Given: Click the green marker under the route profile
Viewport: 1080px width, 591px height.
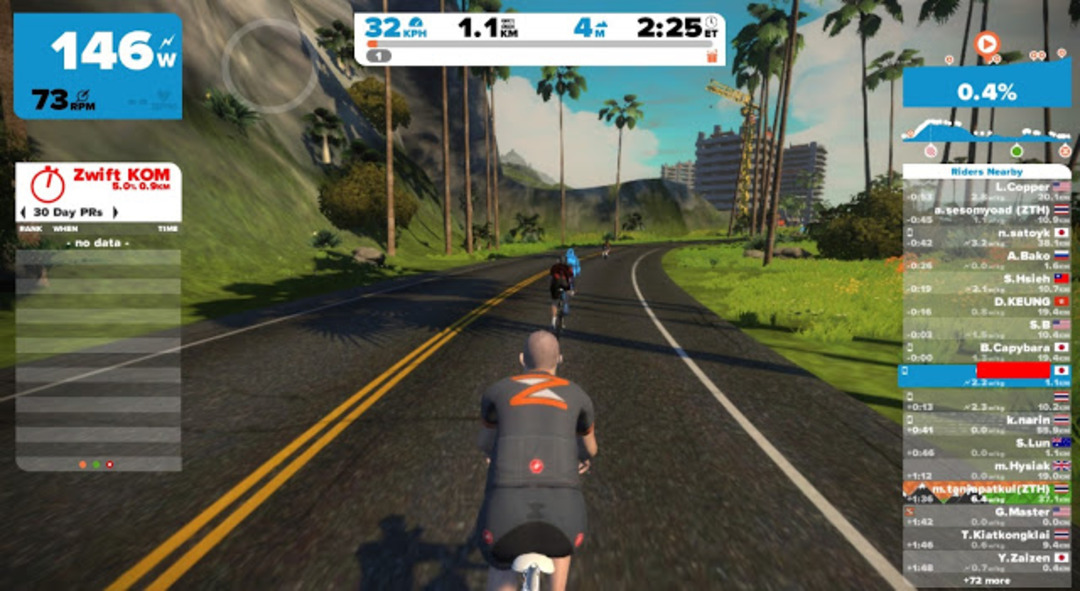Looking at the screenshot, I should pyautogui.click(x=1016, y=151).
